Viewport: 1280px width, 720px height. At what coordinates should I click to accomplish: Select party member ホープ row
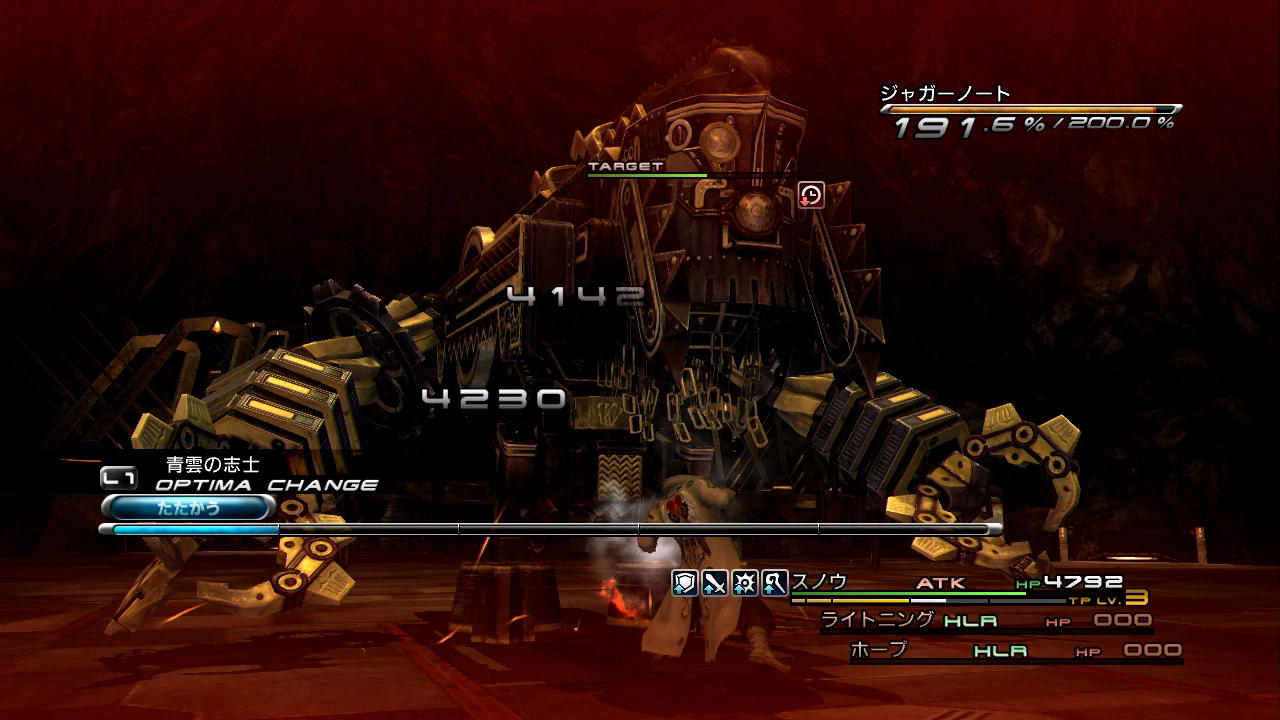(x=1015, y=651)
